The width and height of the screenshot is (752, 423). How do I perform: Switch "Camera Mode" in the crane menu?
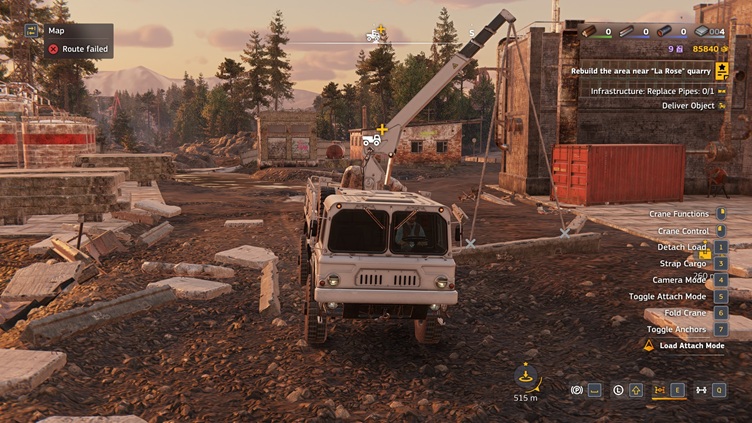[x=680, y=280]
